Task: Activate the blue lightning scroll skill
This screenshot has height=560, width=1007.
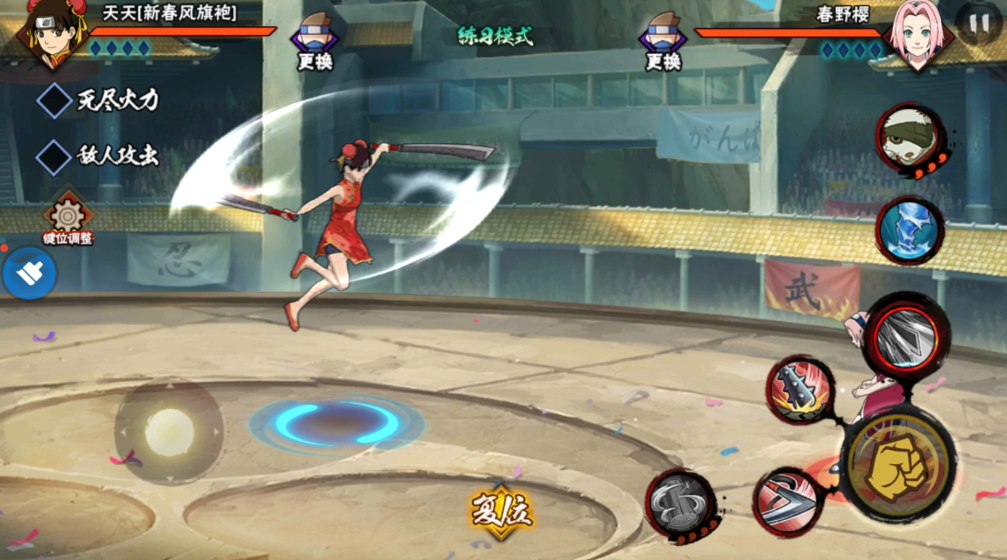Action: (909, 230)
